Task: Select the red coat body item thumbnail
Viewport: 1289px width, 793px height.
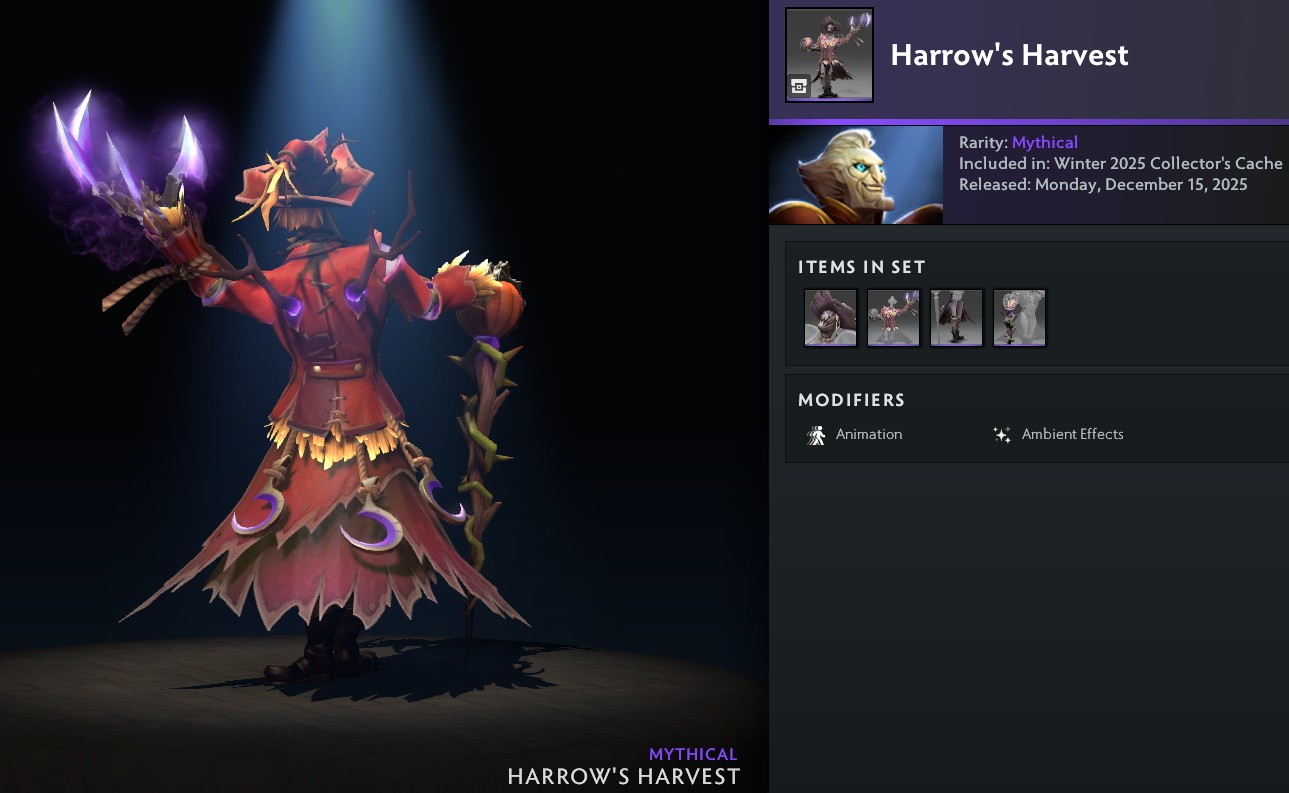Action: tap(894, 318)
